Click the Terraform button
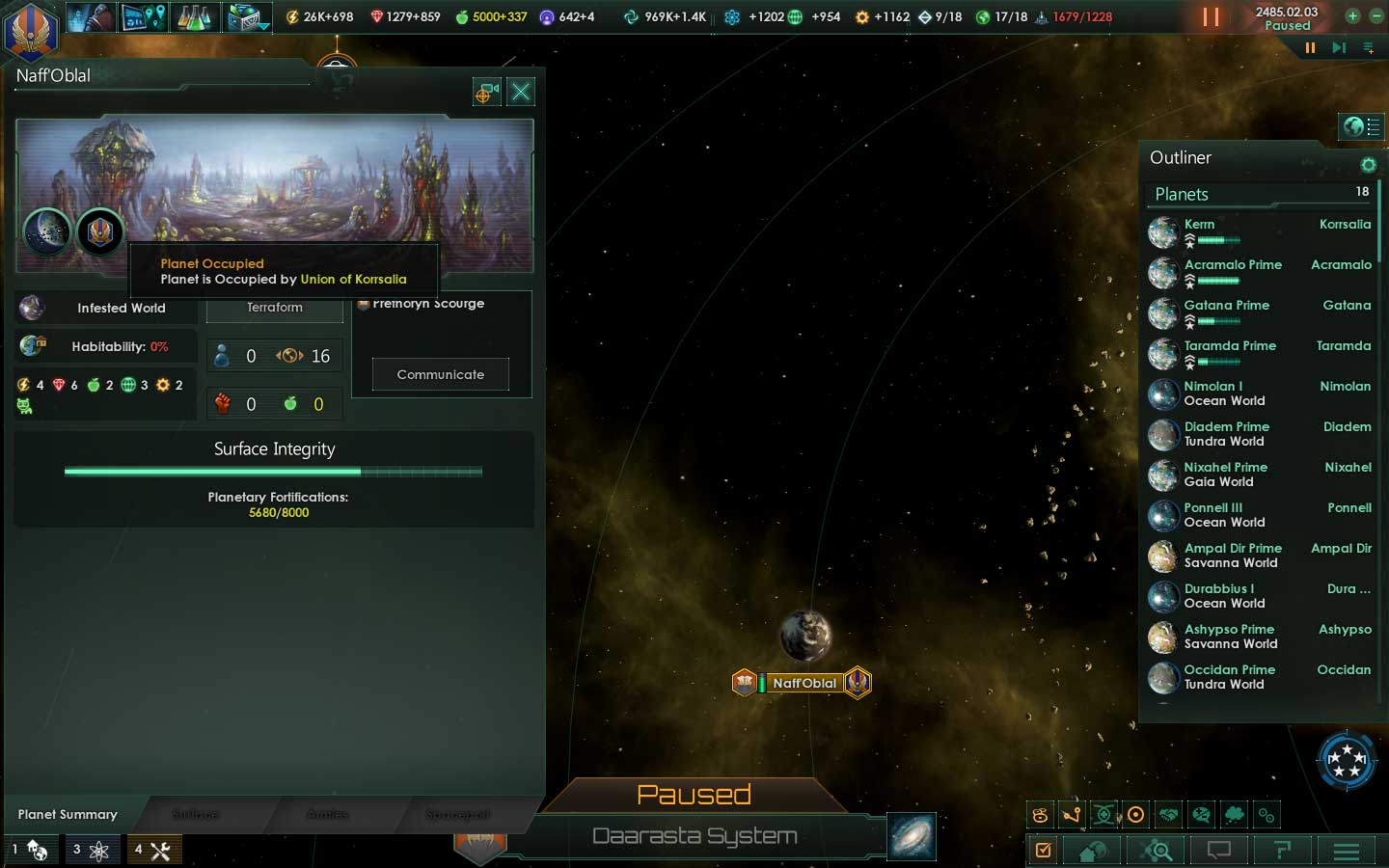 tap(274, 308)
